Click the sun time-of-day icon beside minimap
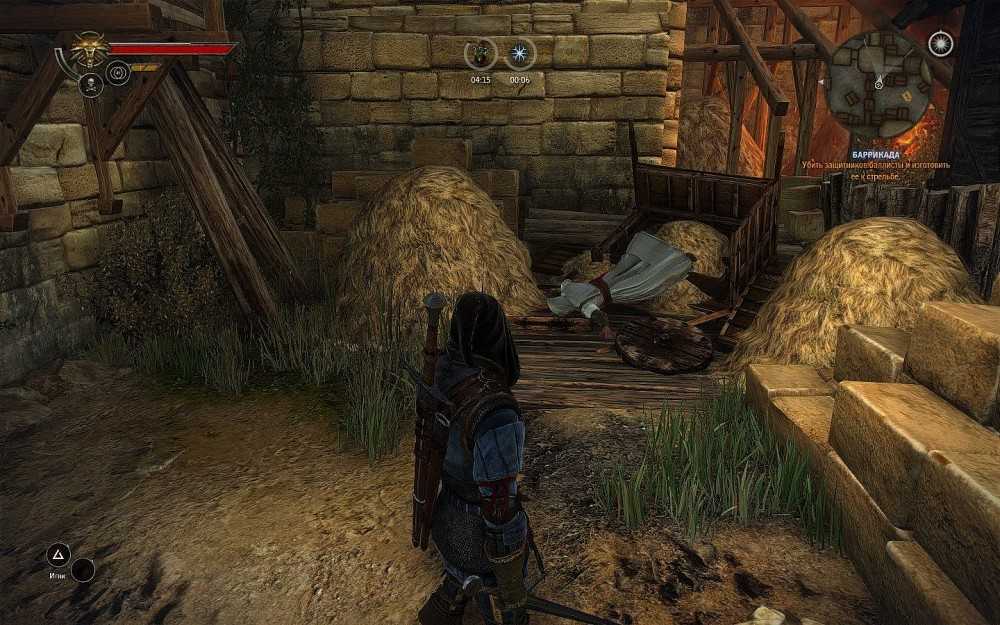The image size is (1000, 625). coord(940,43)
